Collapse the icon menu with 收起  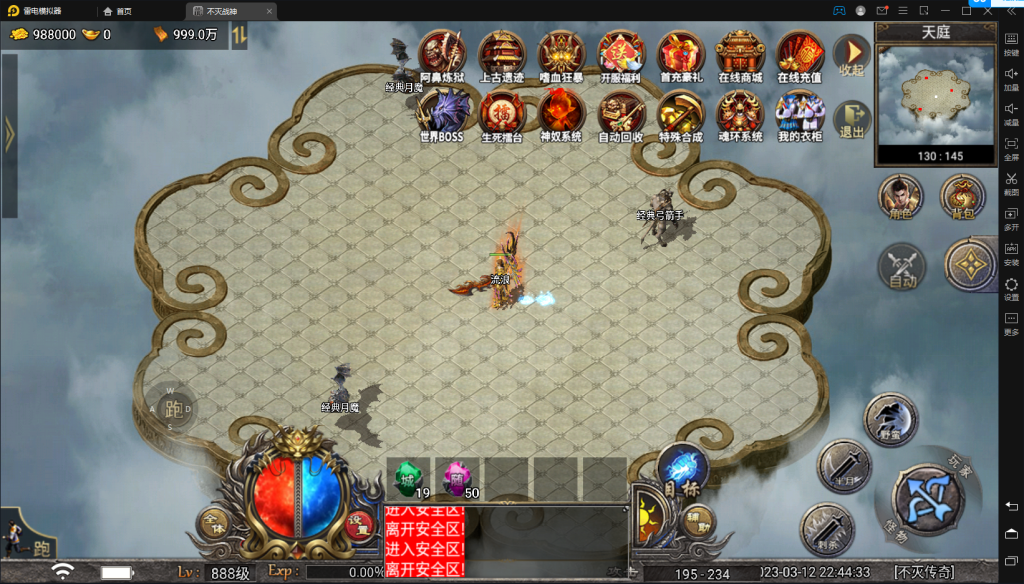(x=852, y=55)
